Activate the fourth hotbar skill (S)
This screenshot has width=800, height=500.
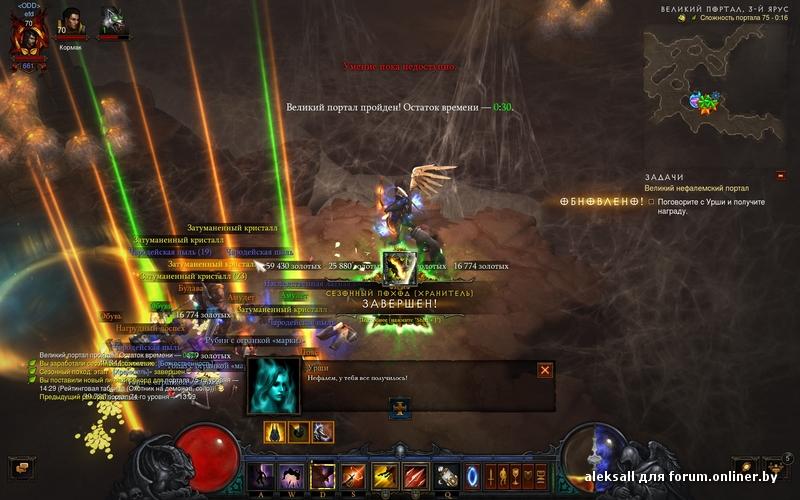(x=353, y=475)
